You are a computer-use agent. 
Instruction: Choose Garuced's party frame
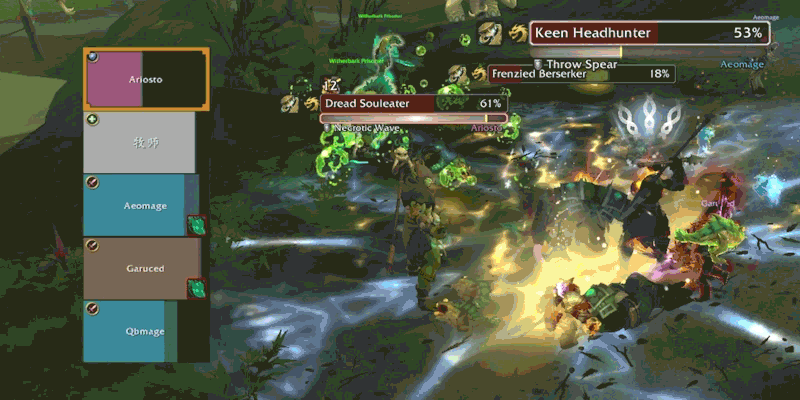(141, 268)
